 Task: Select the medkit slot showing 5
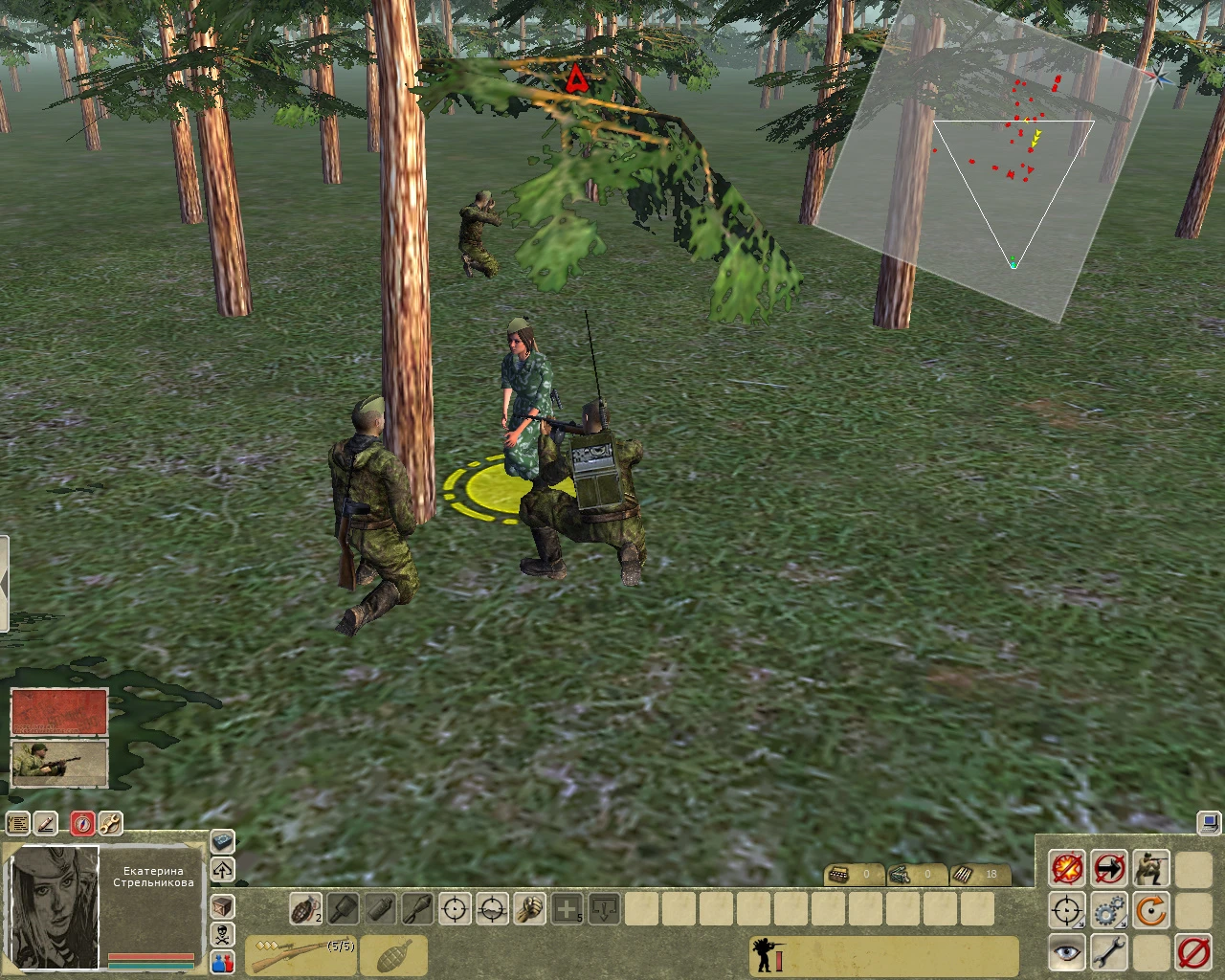click(x=568, y=909)
